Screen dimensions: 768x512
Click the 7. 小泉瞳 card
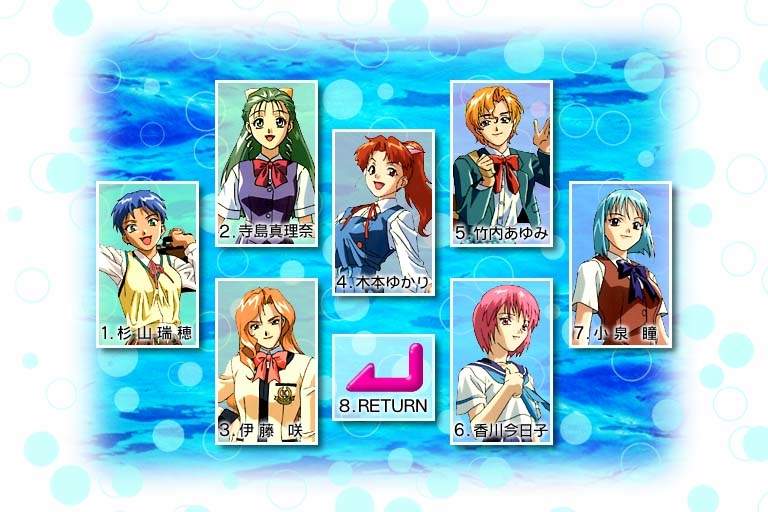(619, 264)
